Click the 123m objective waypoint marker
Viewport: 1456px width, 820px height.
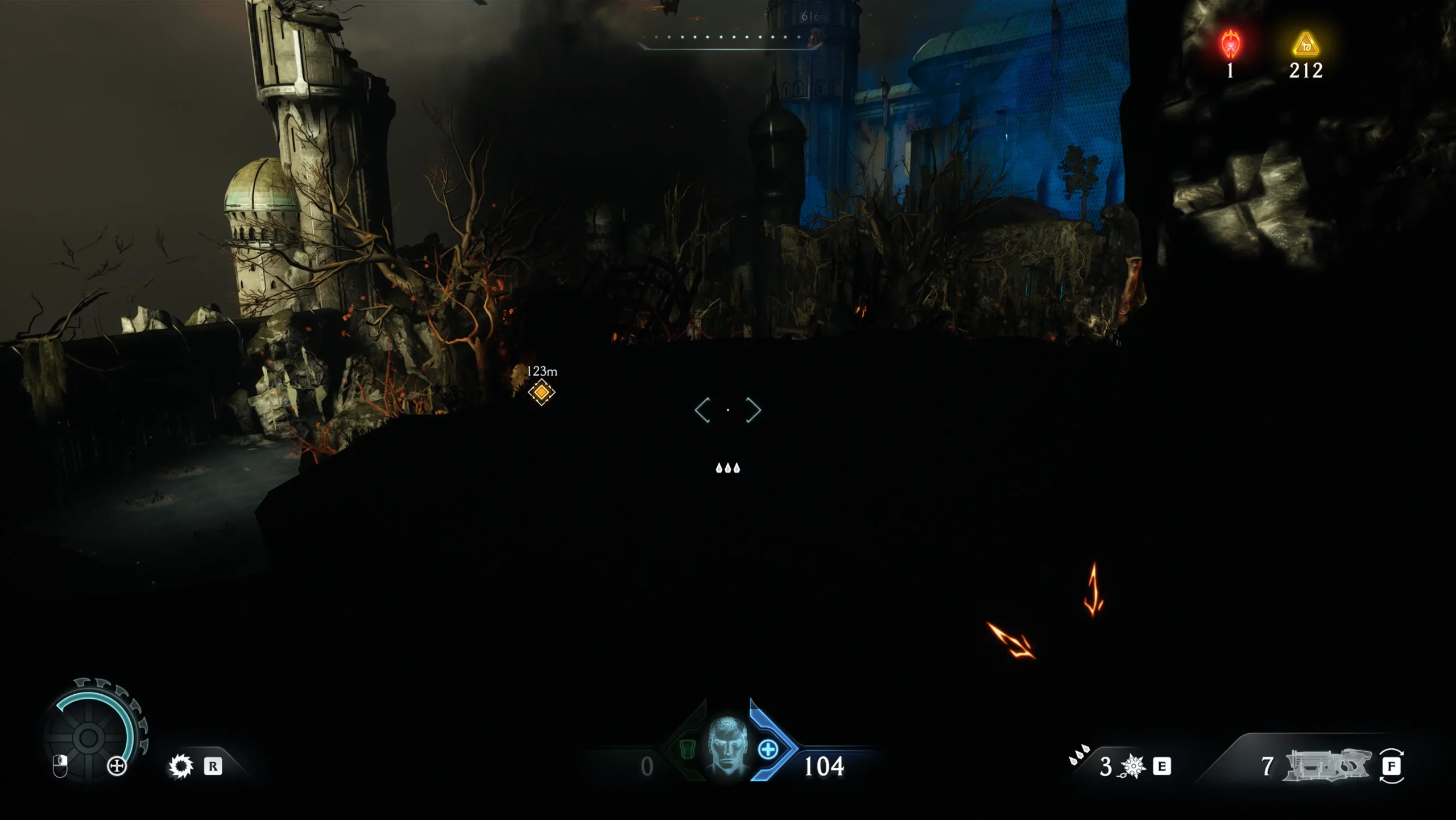(541, 392)
